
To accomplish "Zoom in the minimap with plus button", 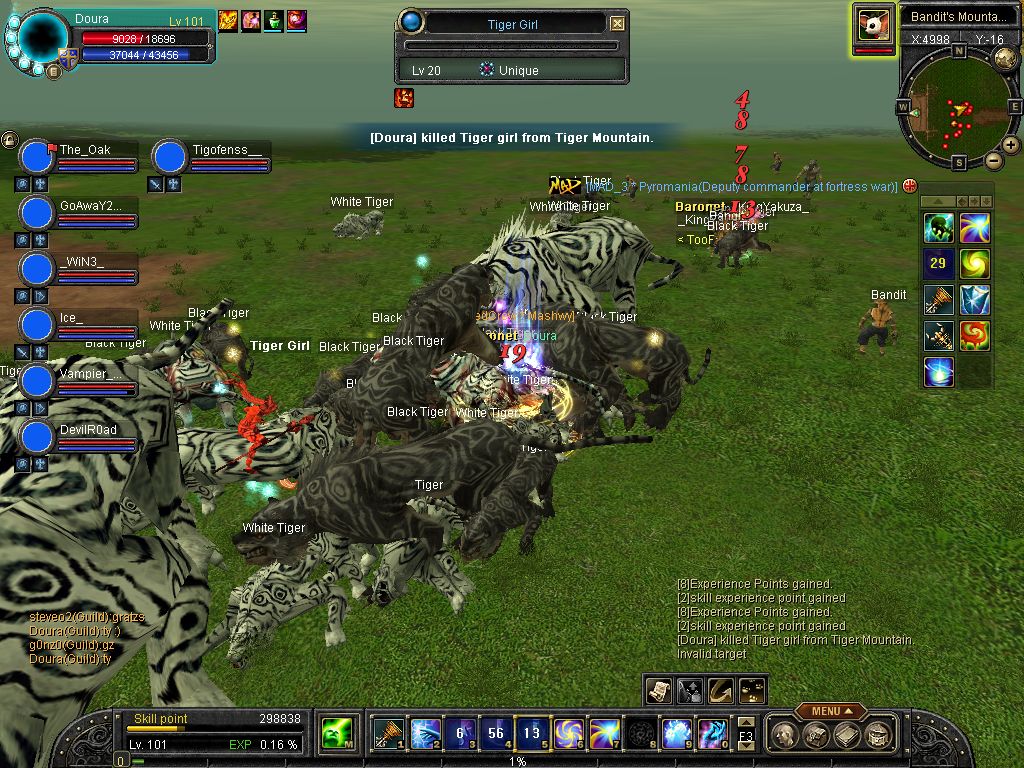I will (x=1011, y=145).
